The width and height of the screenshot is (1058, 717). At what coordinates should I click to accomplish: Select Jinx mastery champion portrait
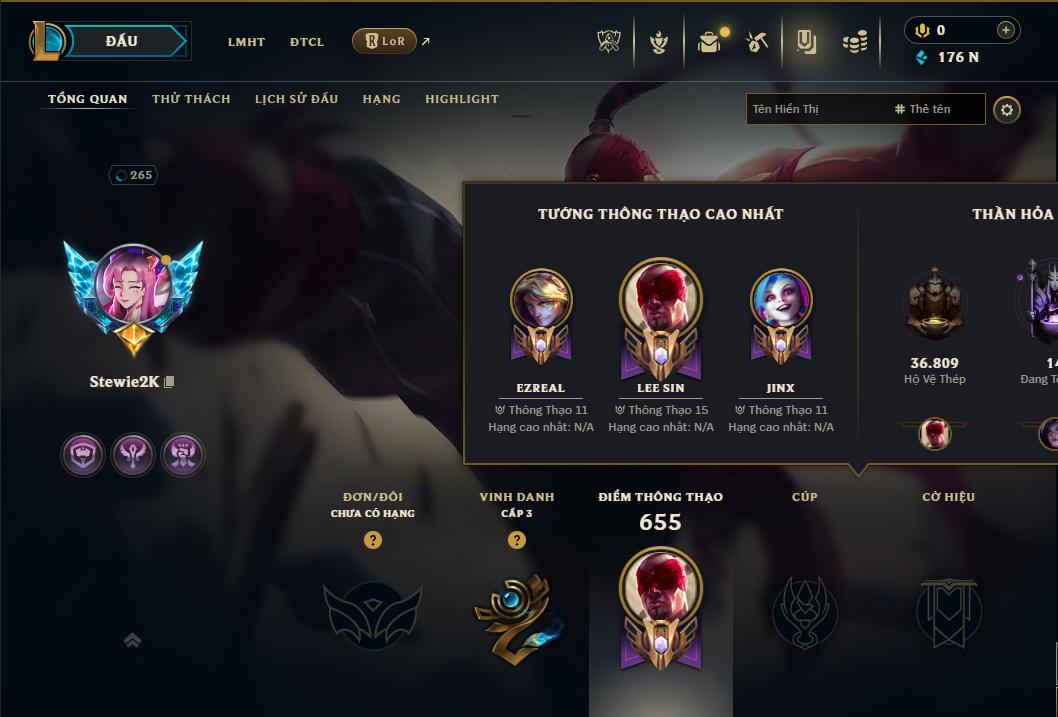(x=780, y=302)
